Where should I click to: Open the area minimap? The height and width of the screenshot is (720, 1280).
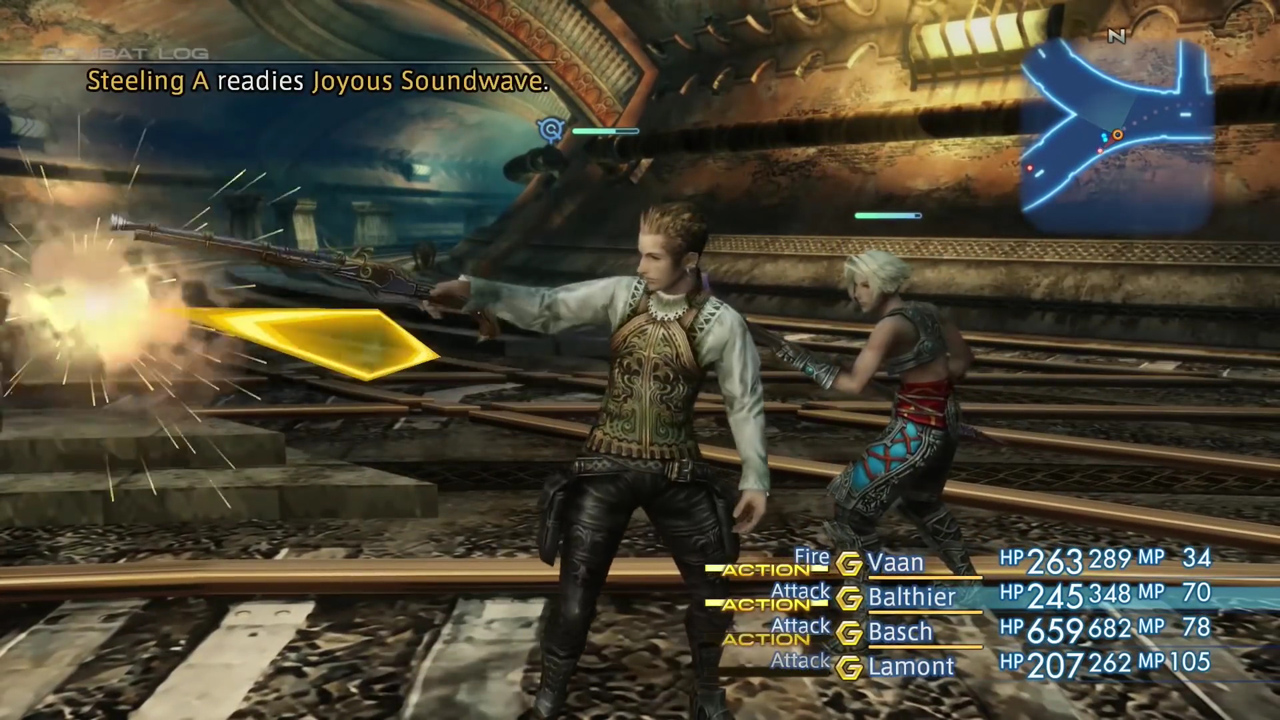(1118, 130)
